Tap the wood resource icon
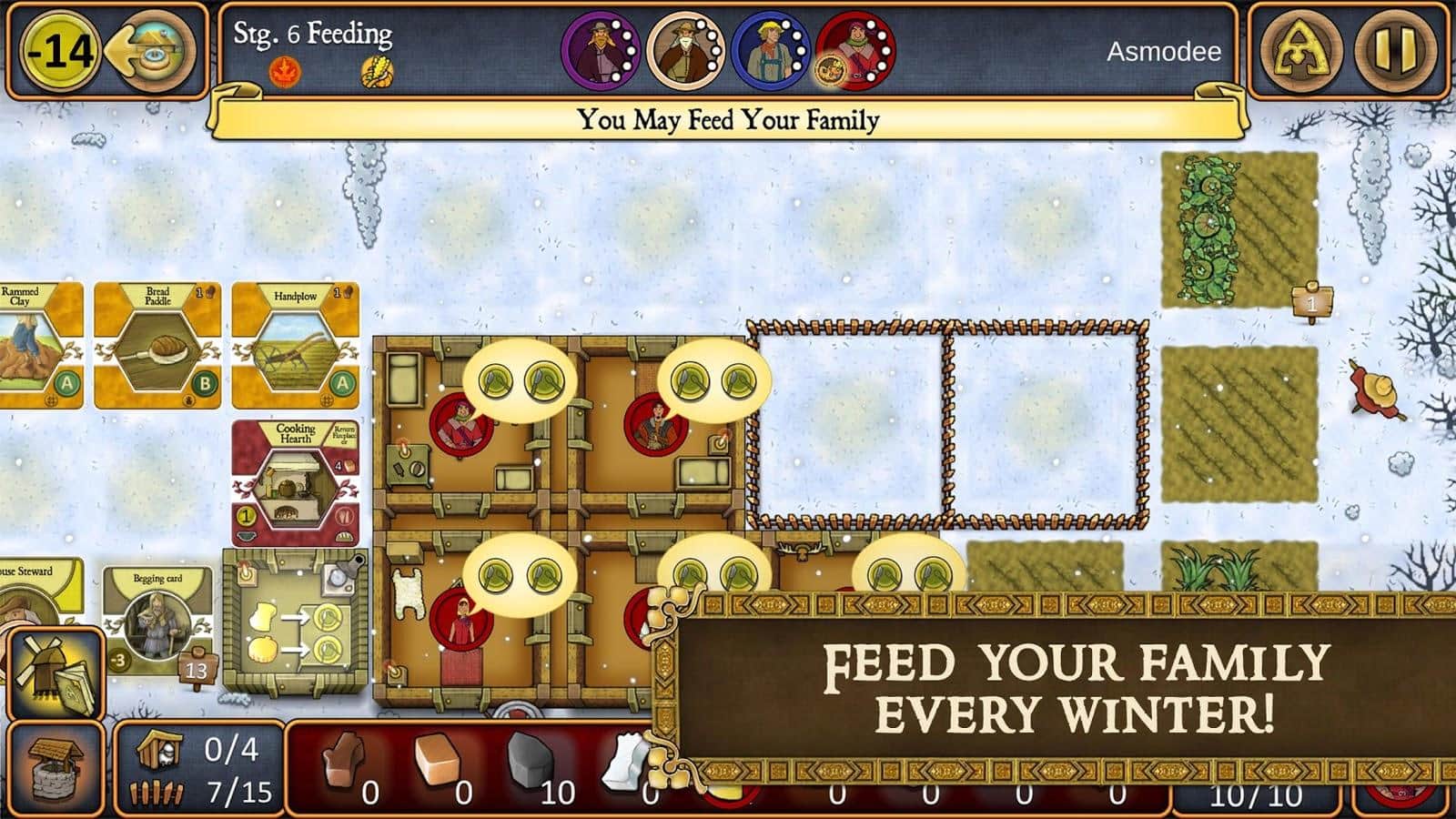The height and width of the screenshot is (819, 1456). pyautogui.click(x=344, y=758)
